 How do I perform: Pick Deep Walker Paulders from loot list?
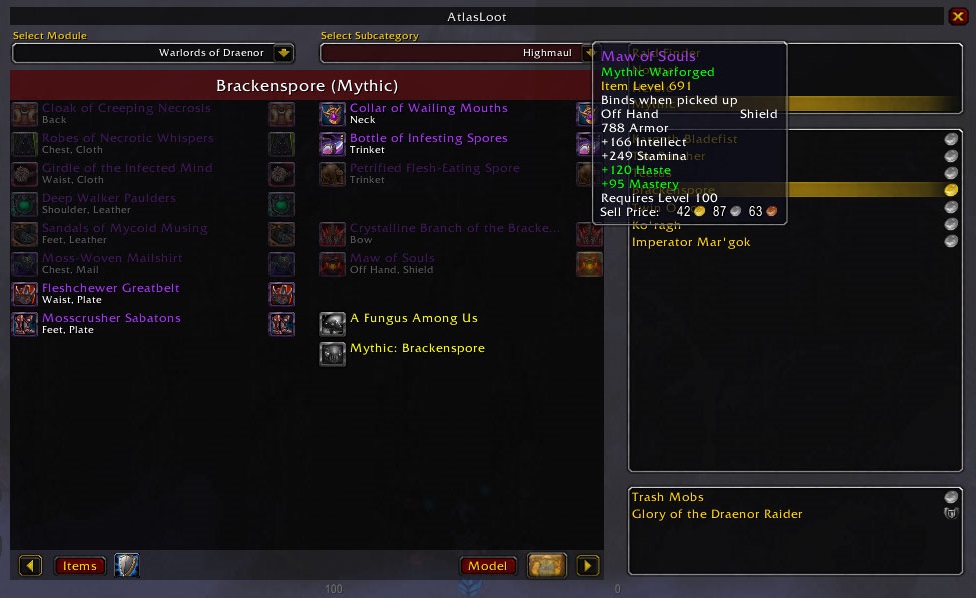(108, 199)
